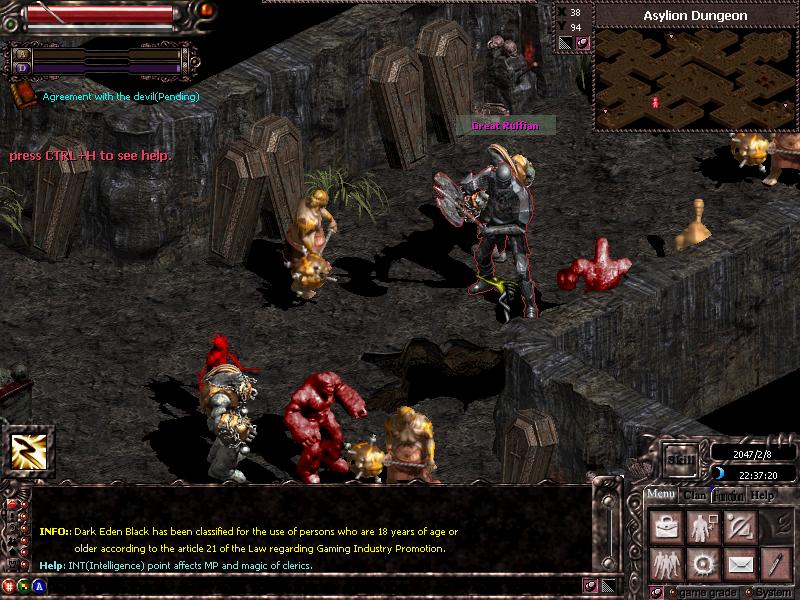Image resolution: width=800 pixels, height=600 pixels.
Task: Click the chat text input bar
Action: point(300,583)
